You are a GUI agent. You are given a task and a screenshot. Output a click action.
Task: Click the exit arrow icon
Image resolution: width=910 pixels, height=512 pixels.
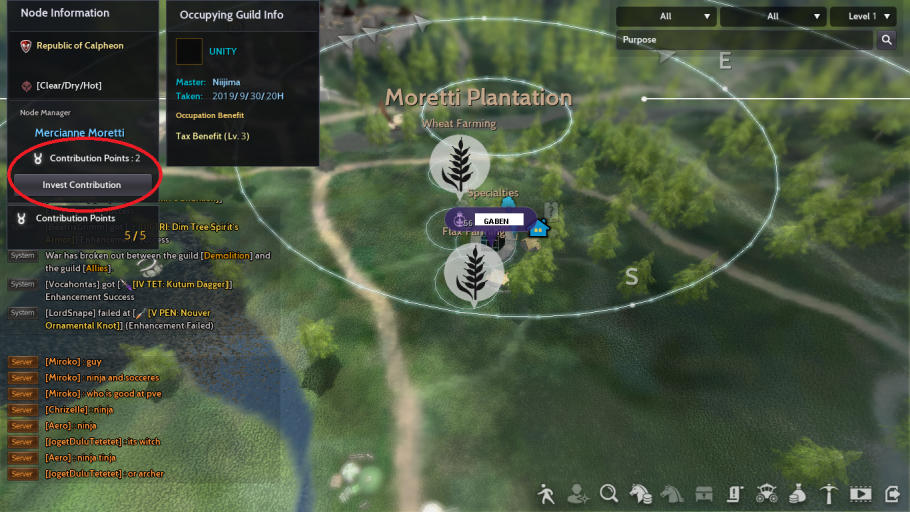pos(889,493)
